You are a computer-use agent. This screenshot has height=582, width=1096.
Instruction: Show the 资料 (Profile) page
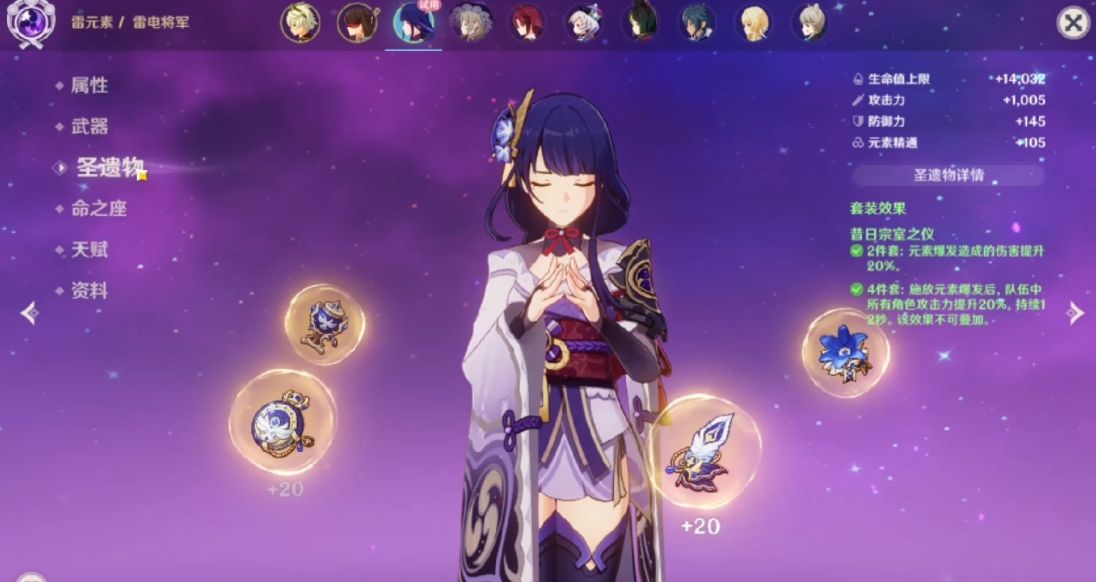89,291
